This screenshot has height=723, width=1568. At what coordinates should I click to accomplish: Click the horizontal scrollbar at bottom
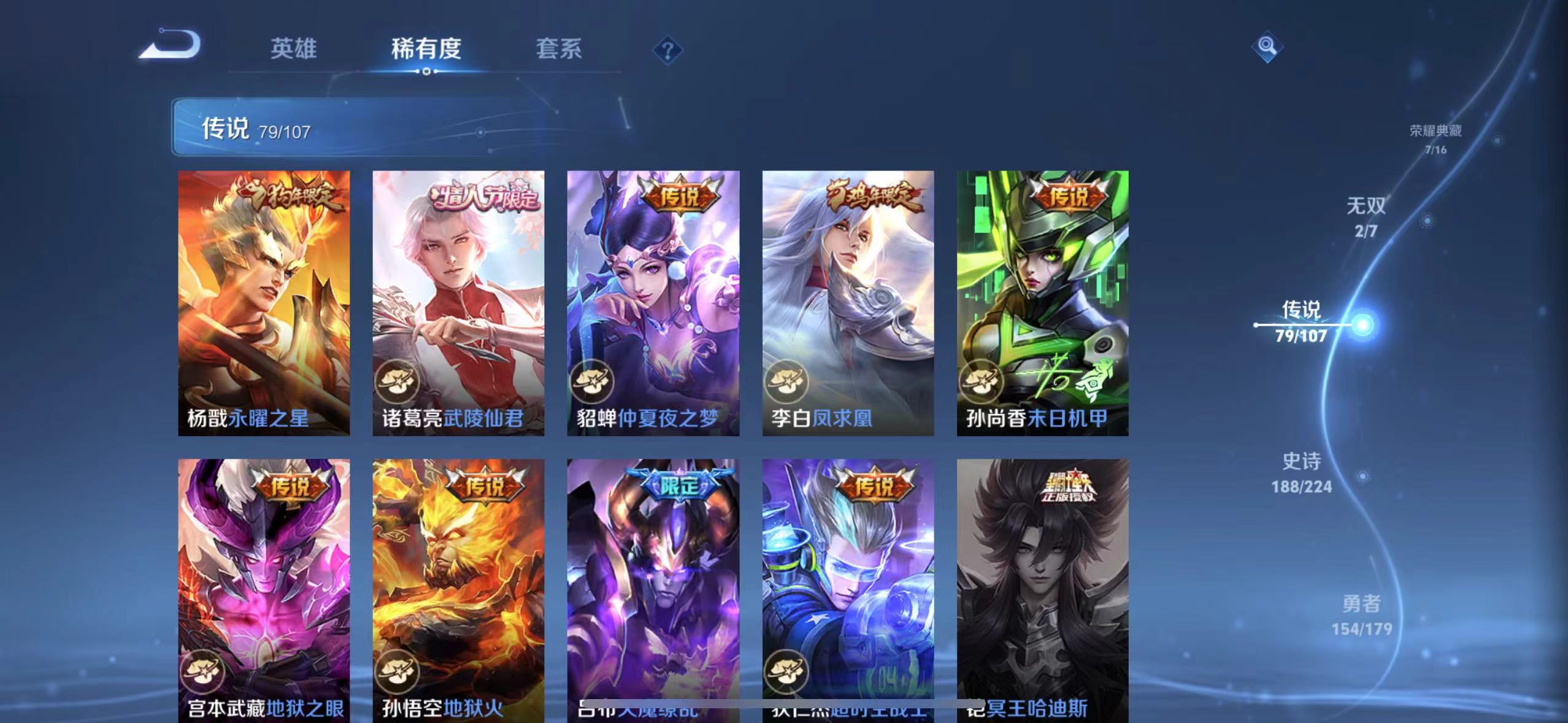click(x=784, y=704)
